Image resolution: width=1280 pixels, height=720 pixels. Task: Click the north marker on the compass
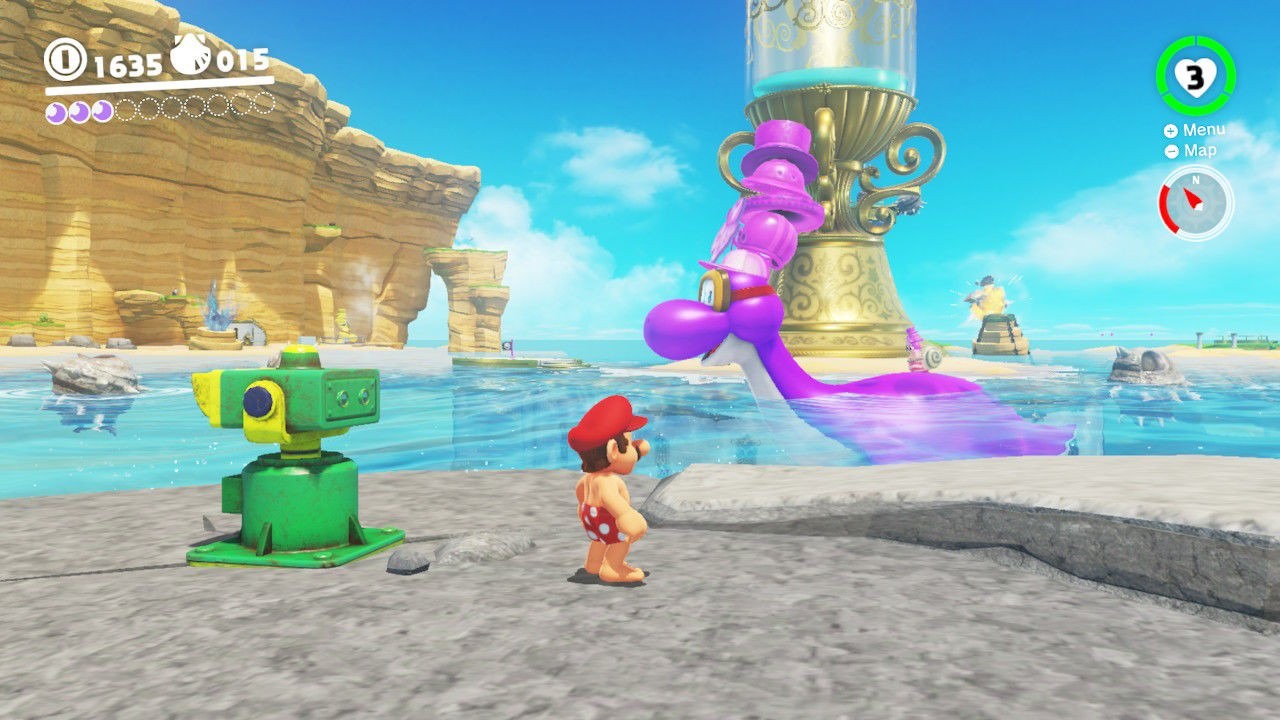point(1197,180)
